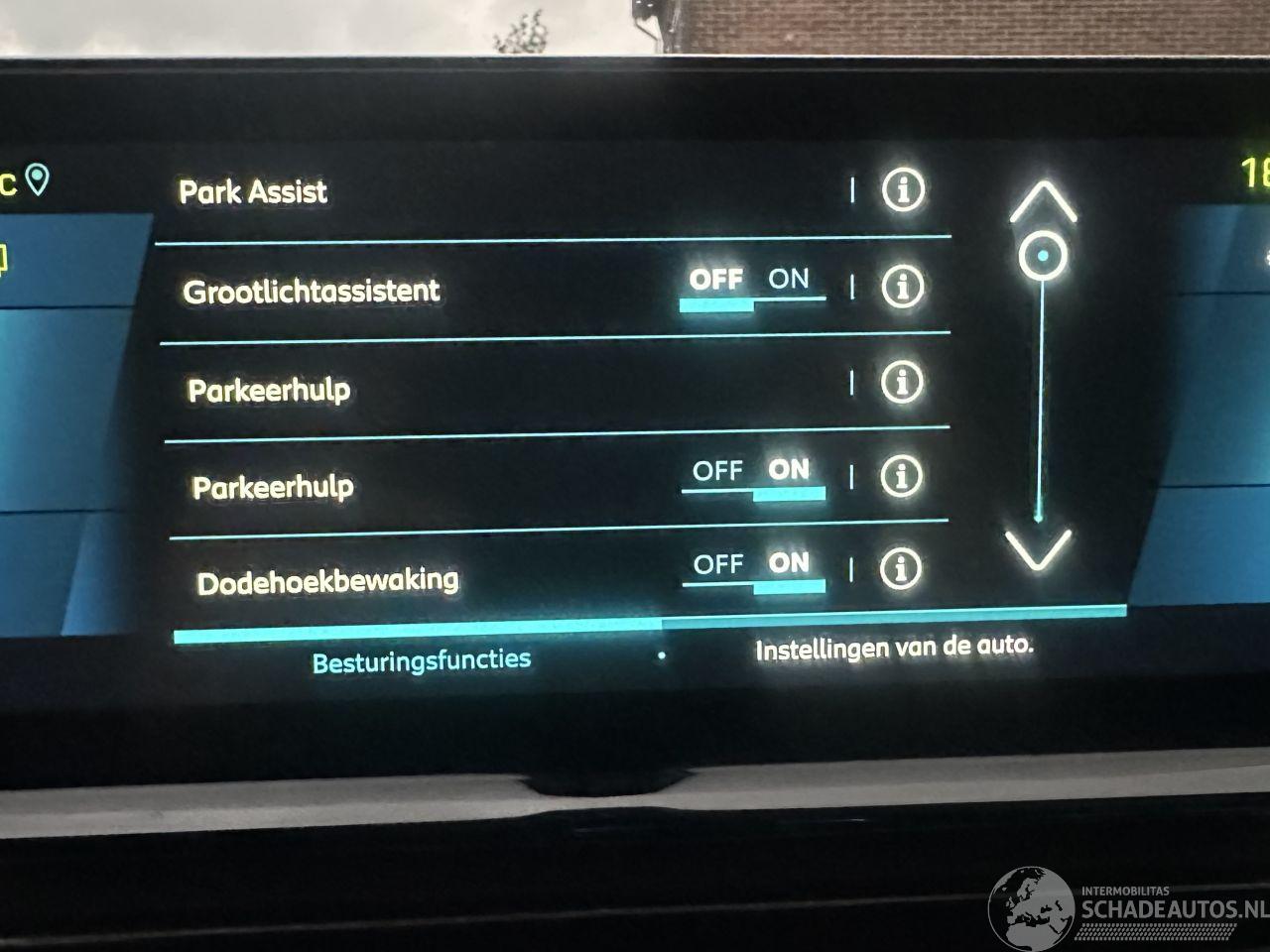Show info for Dodehoekbewaking
The height and width of the screenshot is (952, 1270).
coord(900,568)
